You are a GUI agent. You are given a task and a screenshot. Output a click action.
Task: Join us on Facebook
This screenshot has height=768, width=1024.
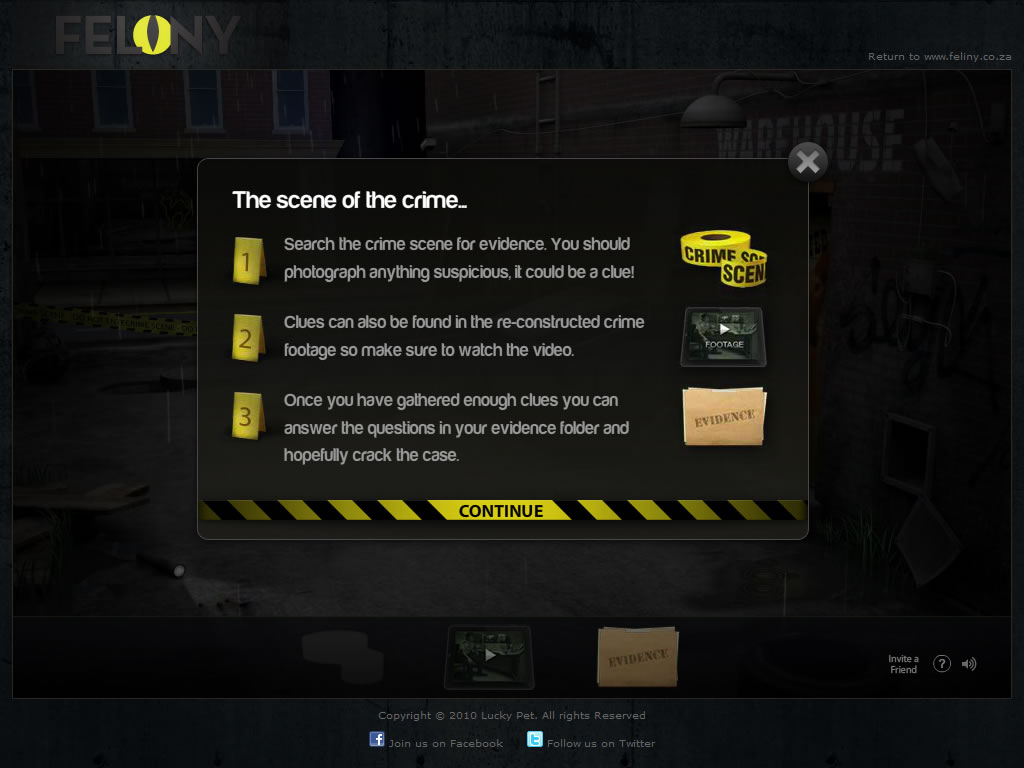pos(437,742)
